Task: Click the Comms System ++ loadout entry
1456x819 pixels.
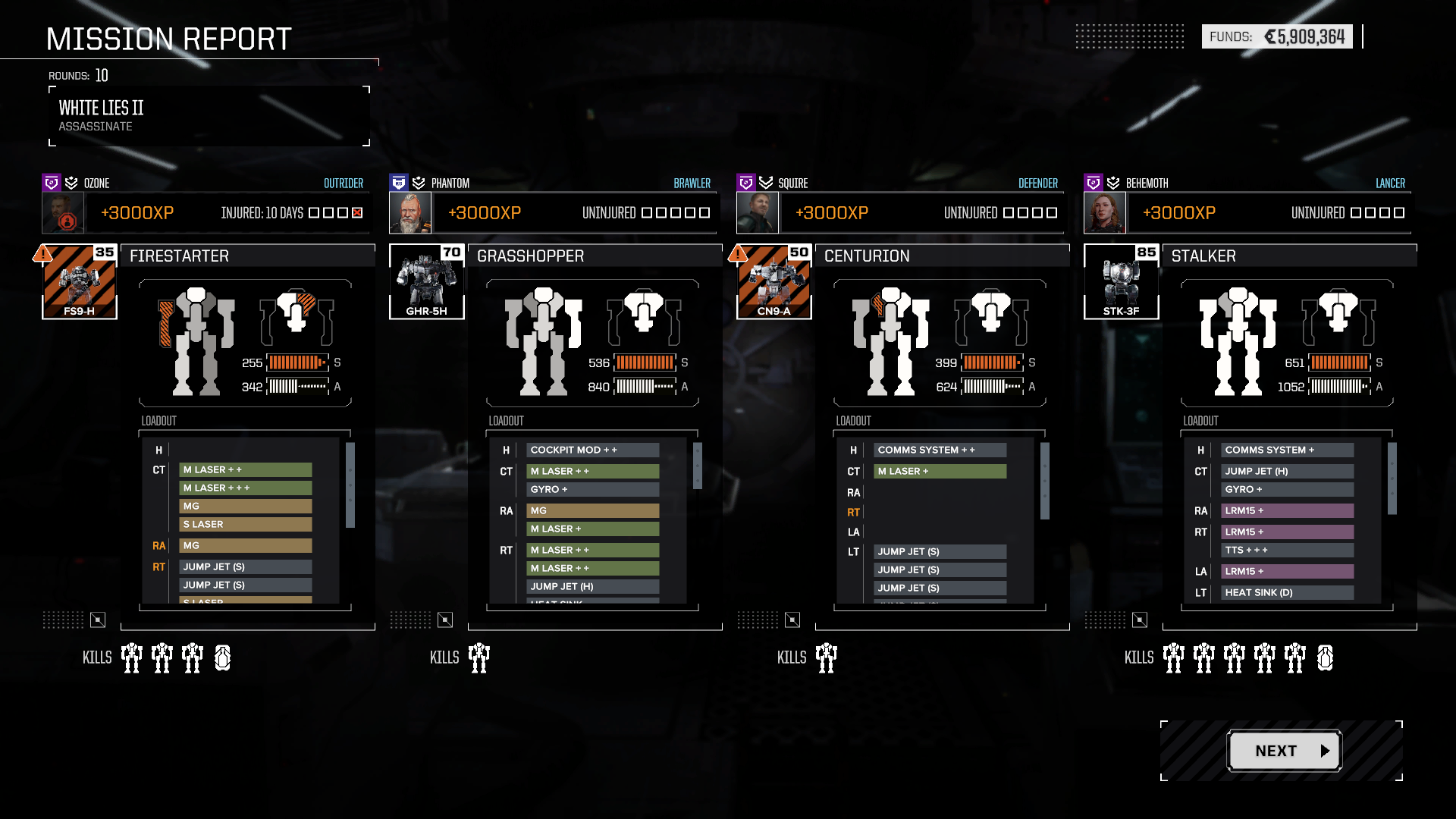Action: pyautogui.click(x=940, y=450)
